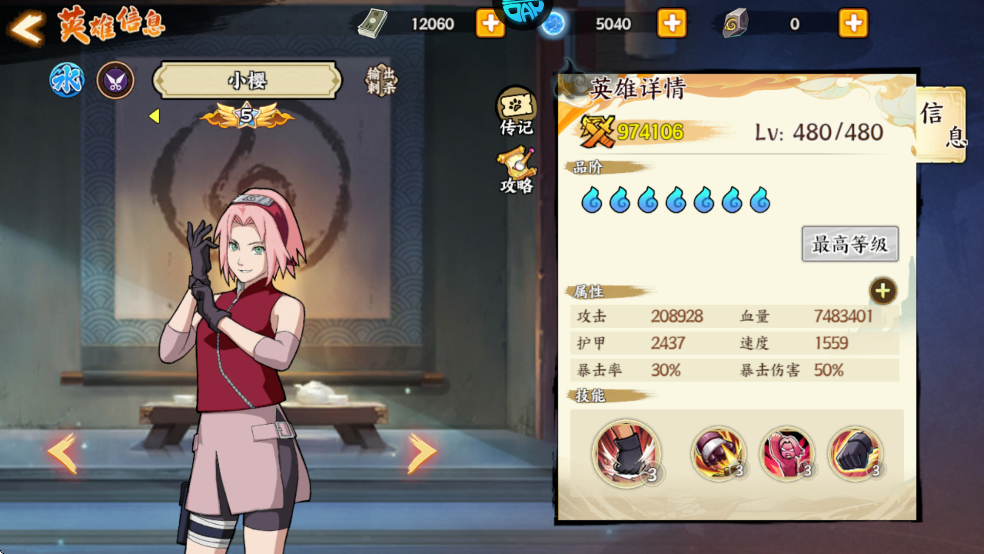Show the previous hero with left arrow
Viewport: 984px width, 554px height.
coord(62,453)
